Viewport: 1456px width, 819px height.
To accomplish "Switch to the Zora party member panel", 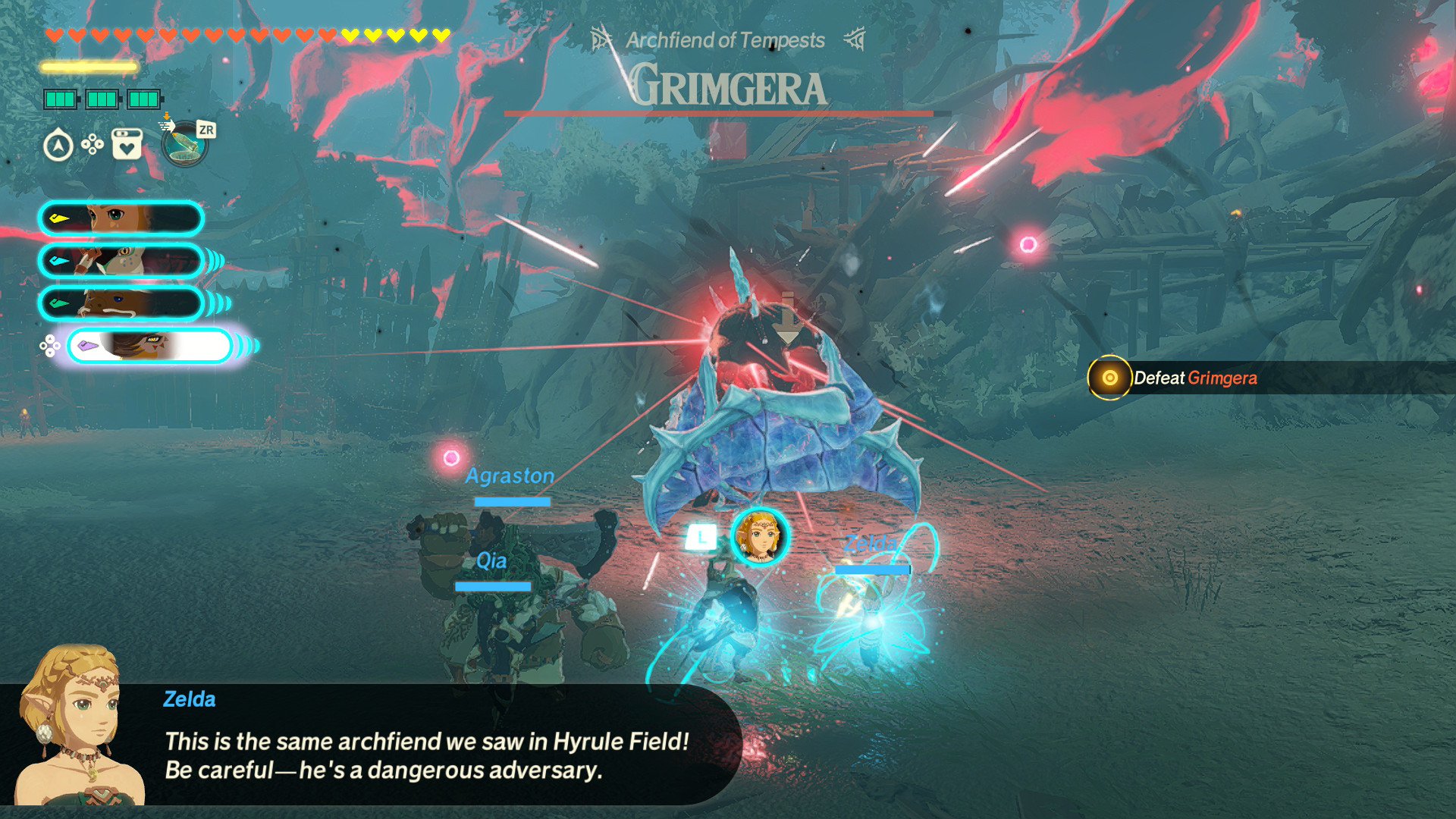I will pyautogui.click(x=121, y=261).
